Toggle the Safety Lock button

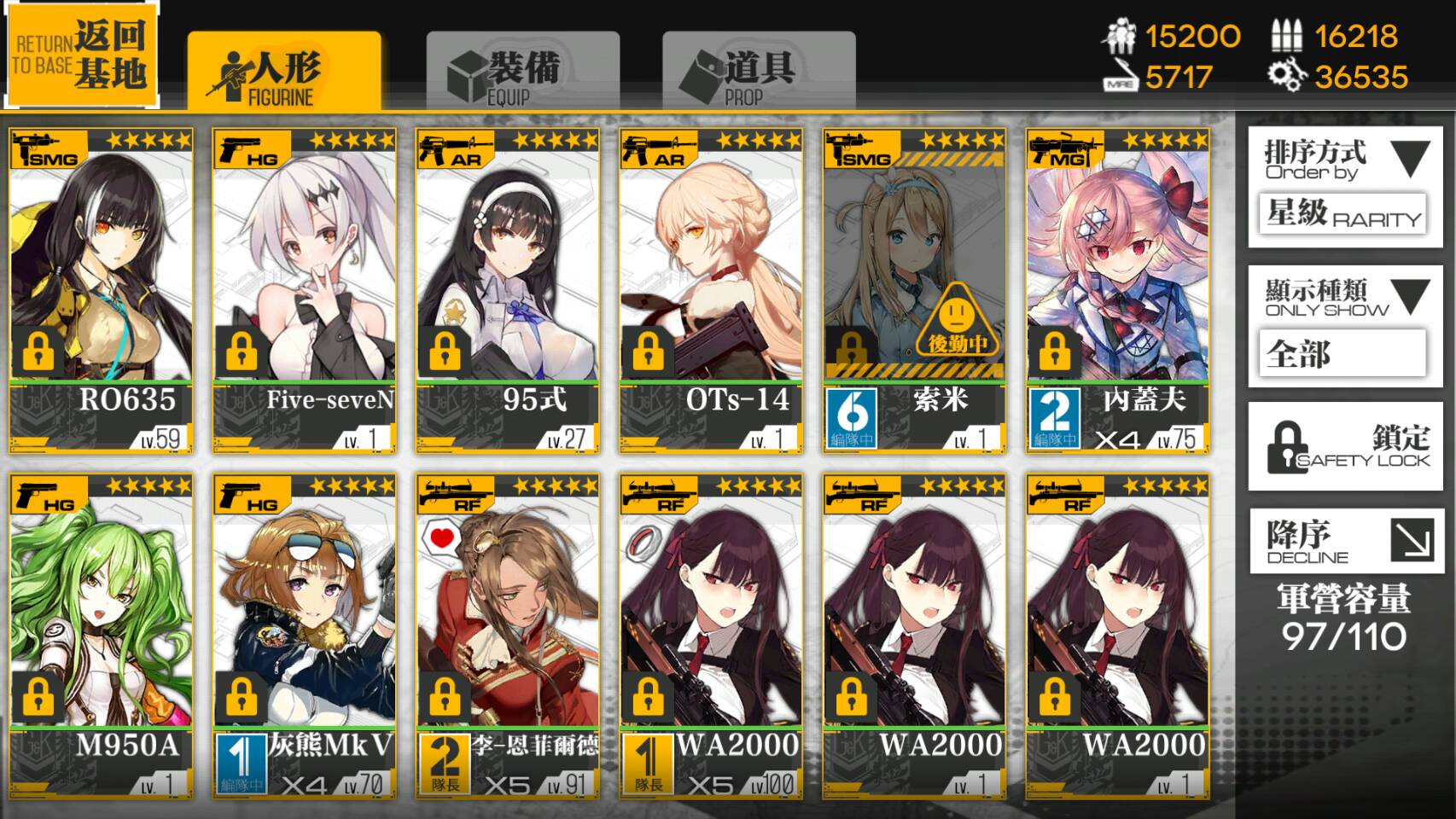(1345, 446)
